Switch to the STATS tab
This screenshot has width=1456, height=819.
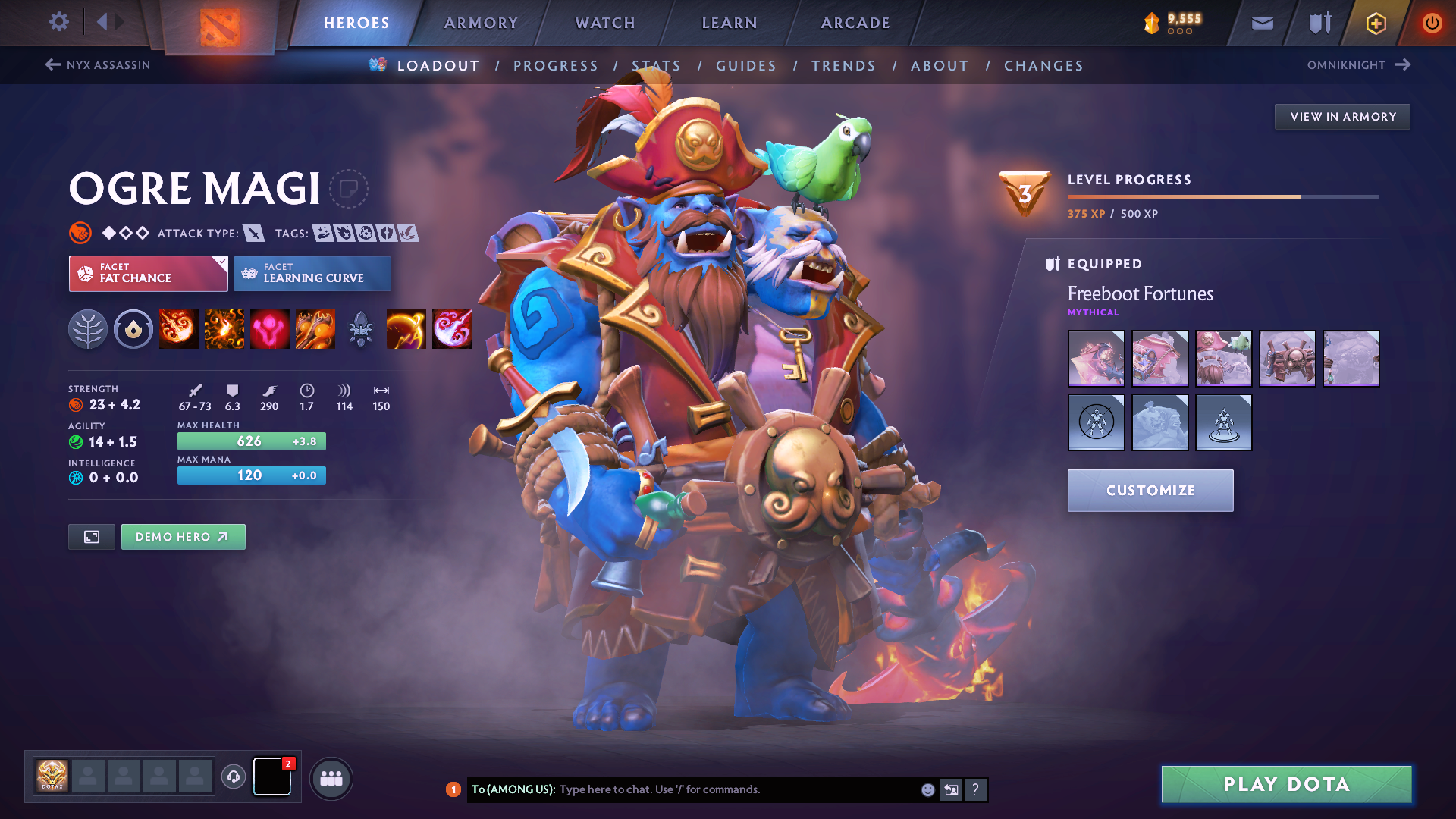tap(657, 66)
